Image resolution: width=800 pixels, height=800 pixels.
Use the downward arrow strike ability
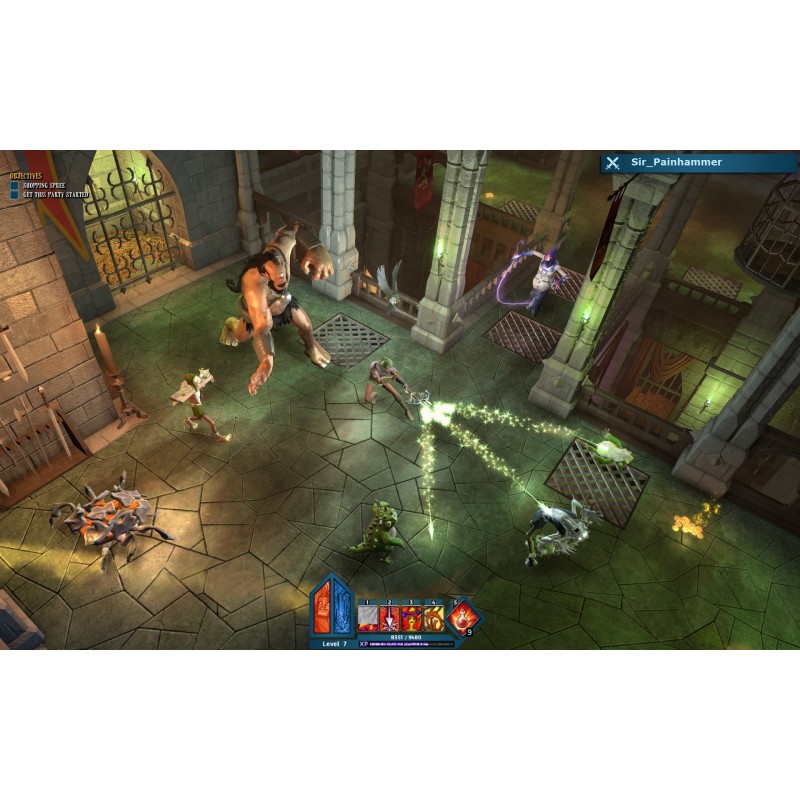389,617
